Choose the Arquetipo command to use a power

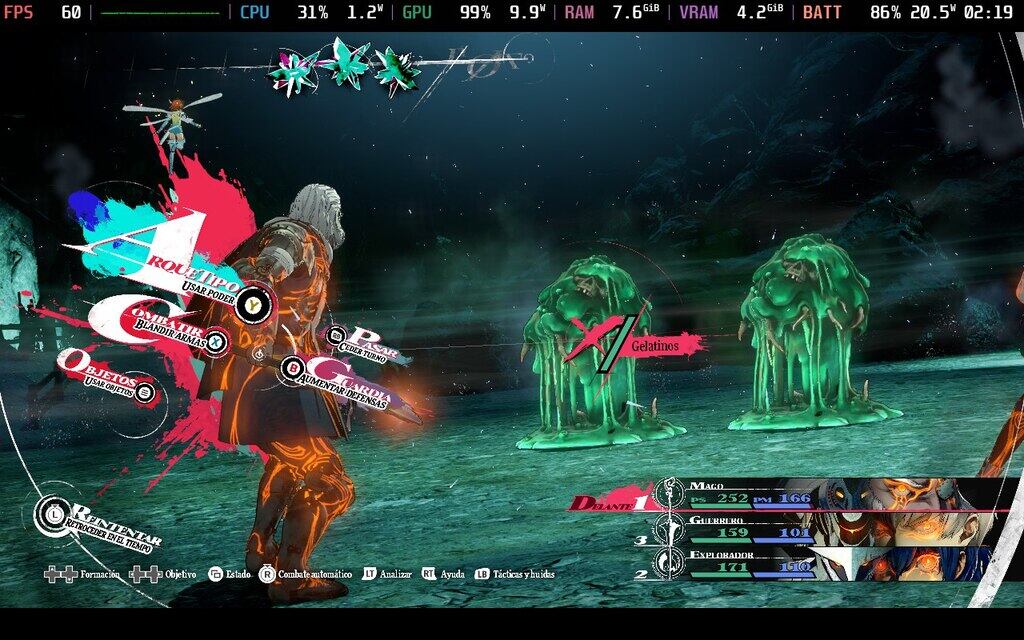tap(200, 272)
